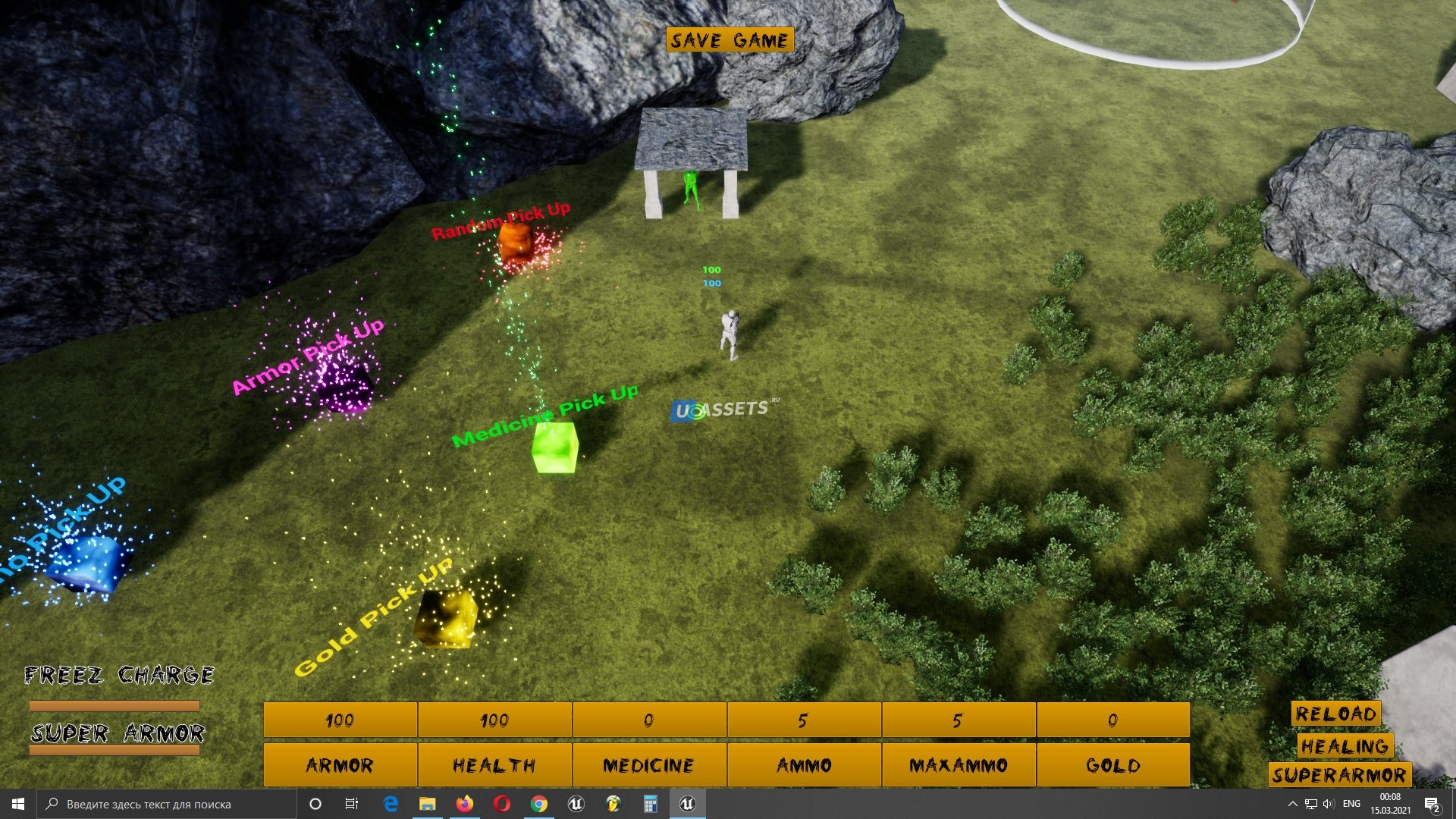
Task: Trigger the SuperArmor button
Action: tap(1339, 775)
